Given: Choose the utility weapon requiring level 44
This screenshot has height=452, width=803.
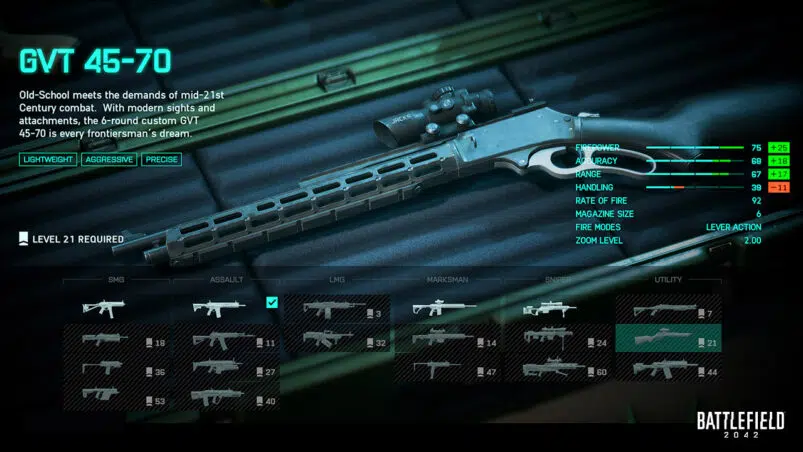Looking at the screenshot, I should [669, 370].
